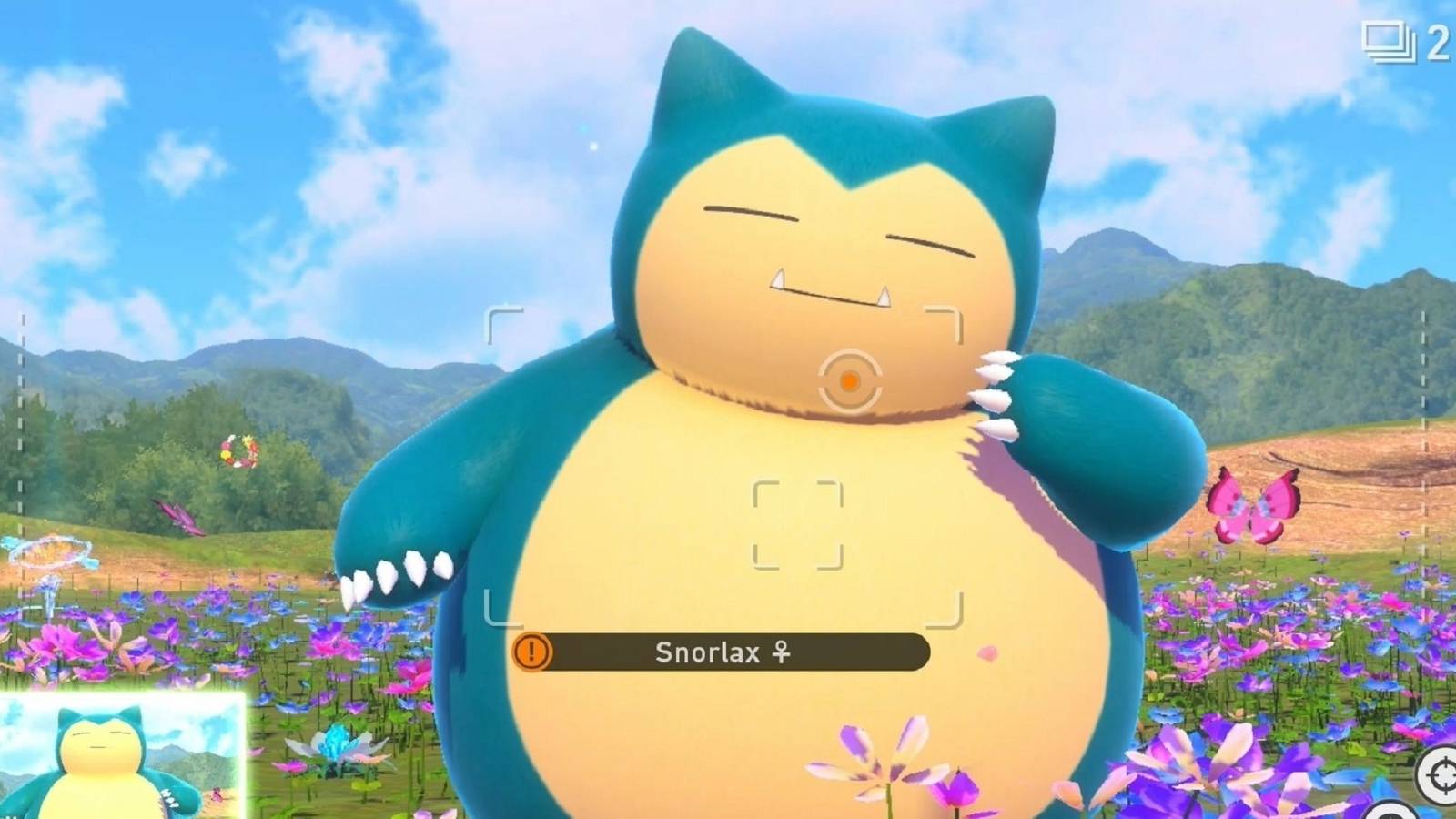Image resolution: width=1456 pixels, height=819 pixels.
Task: Adjust focus using the inner framing brackets
Action: click(799, 526)
